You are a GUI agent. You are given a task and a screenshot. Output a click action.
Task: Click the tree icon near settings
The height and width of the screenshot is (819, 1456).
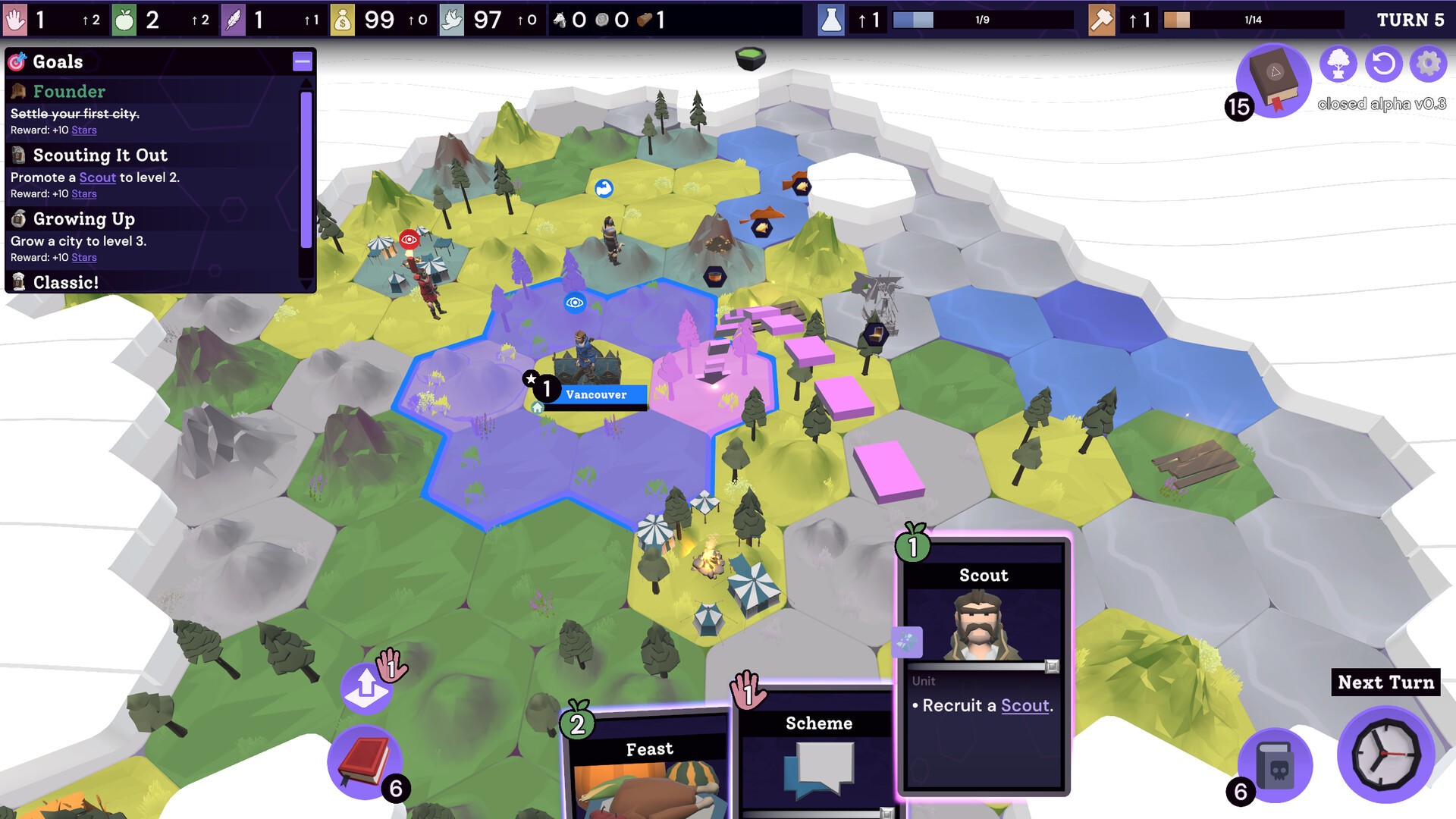[1338, 64]
